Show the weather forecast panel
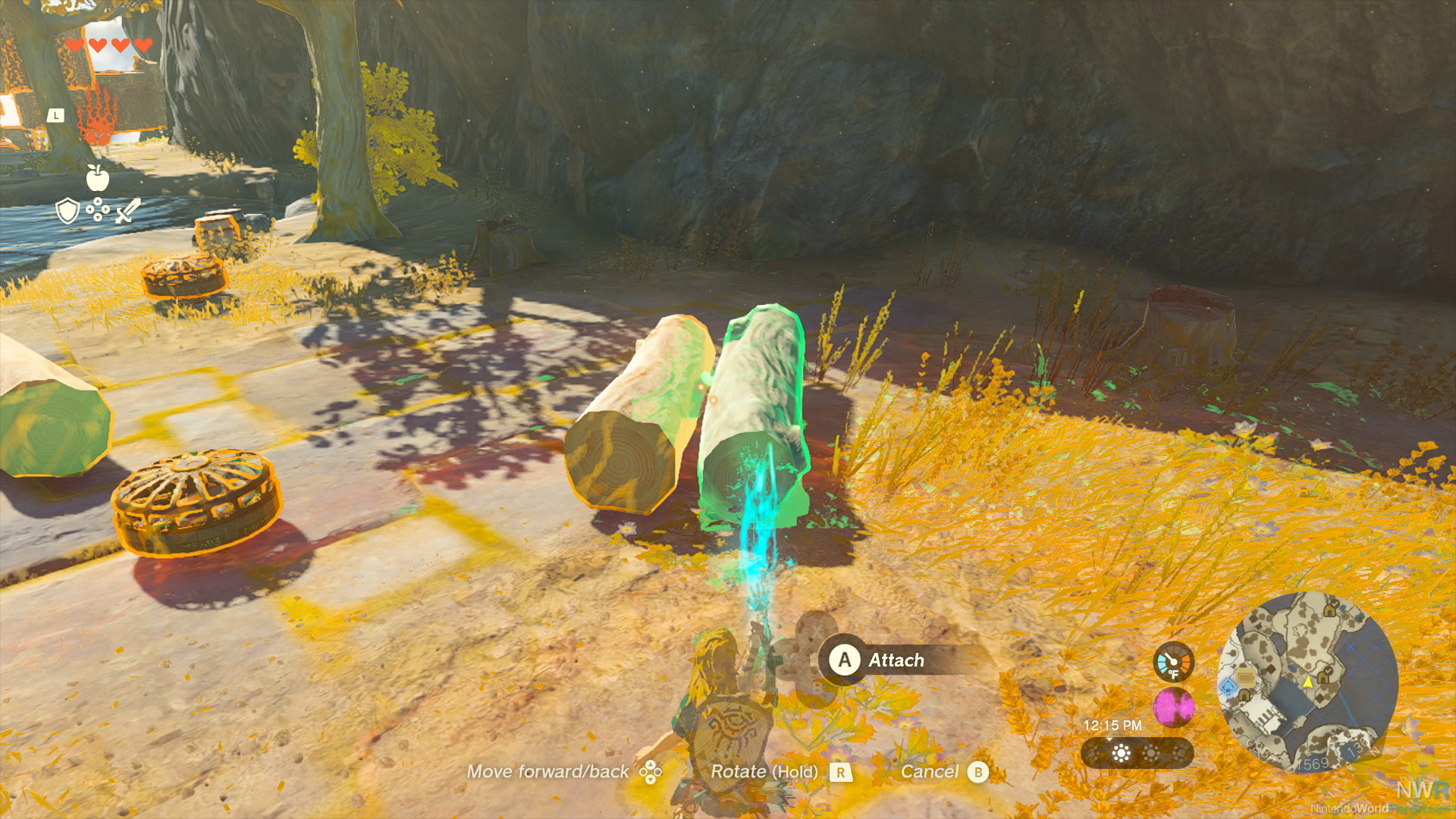1456x819 pixels. tap(1137, 753)
